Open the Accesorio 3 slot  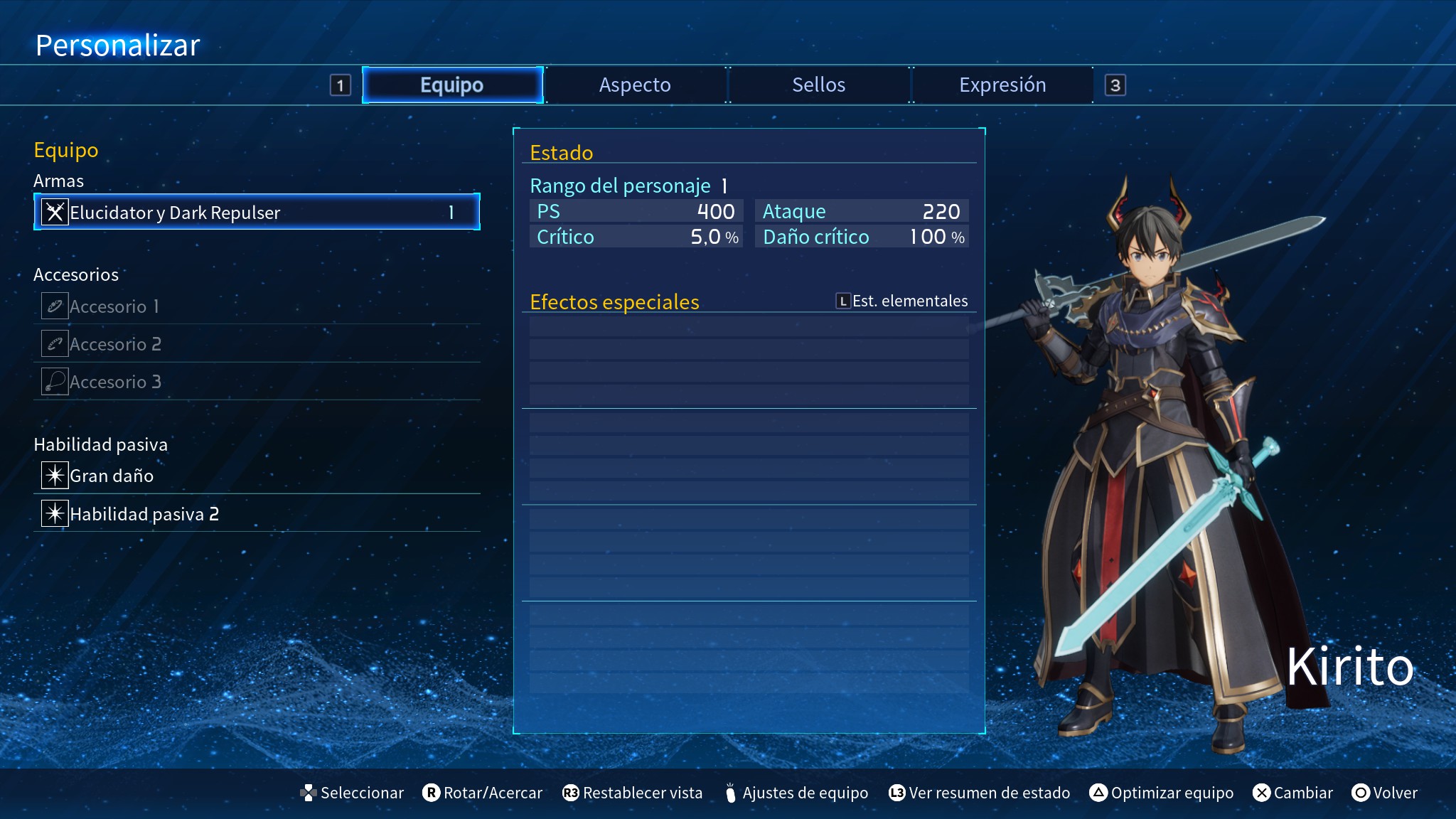point(257,382)
